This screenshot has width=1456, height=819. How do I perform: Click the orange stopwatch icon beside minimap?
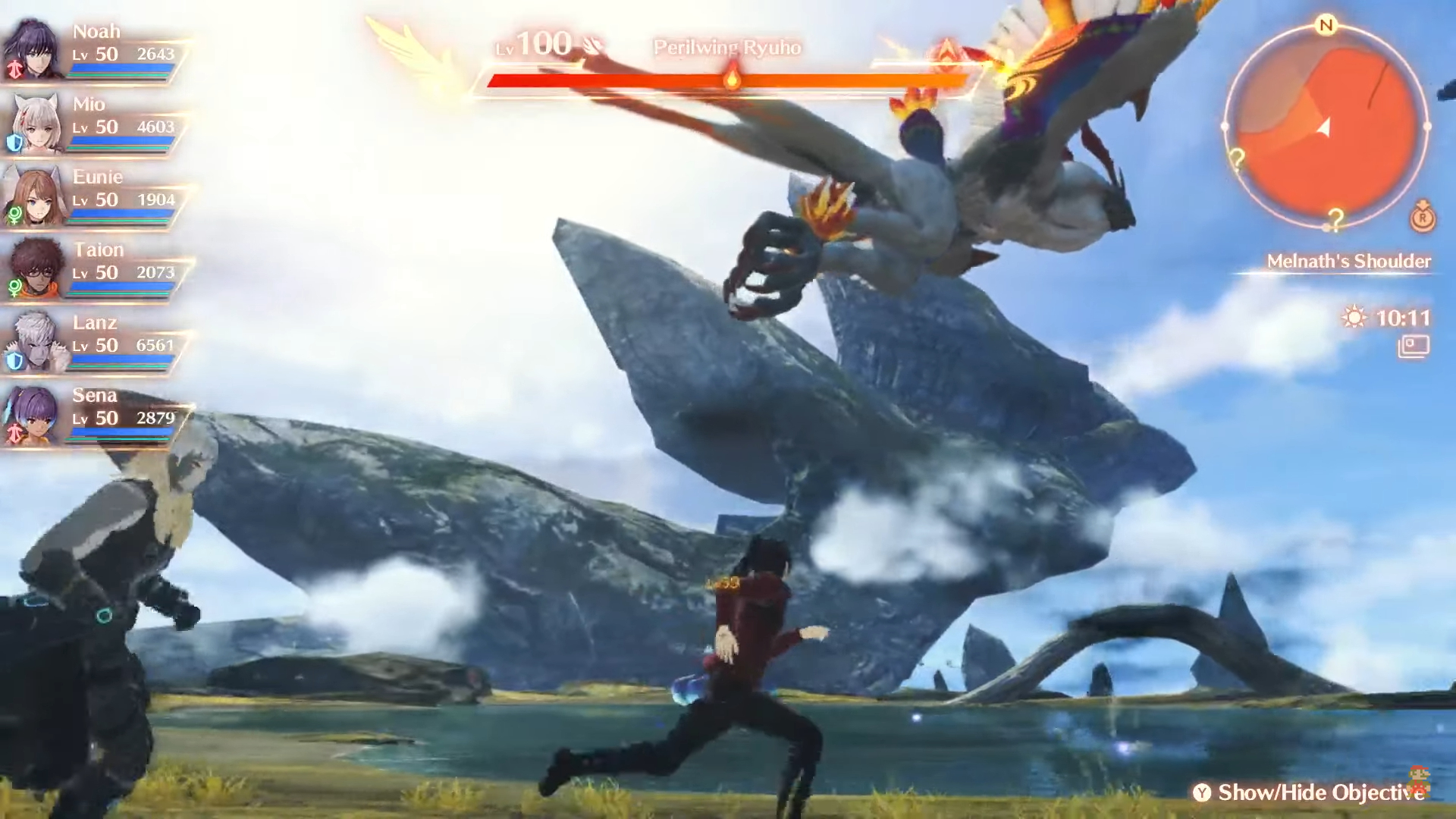(x=1423, y=218)
